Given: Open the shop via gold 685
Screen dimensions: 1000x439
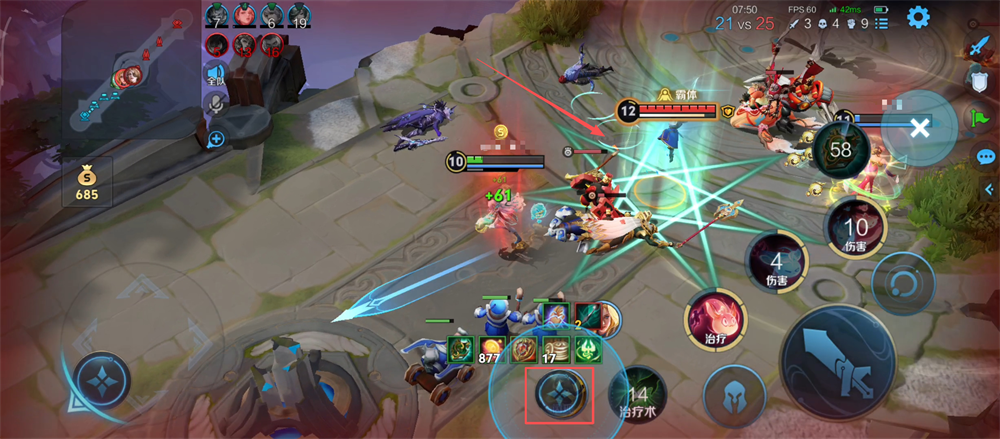Looking at the screenshot, I should (x=87, y=183).
